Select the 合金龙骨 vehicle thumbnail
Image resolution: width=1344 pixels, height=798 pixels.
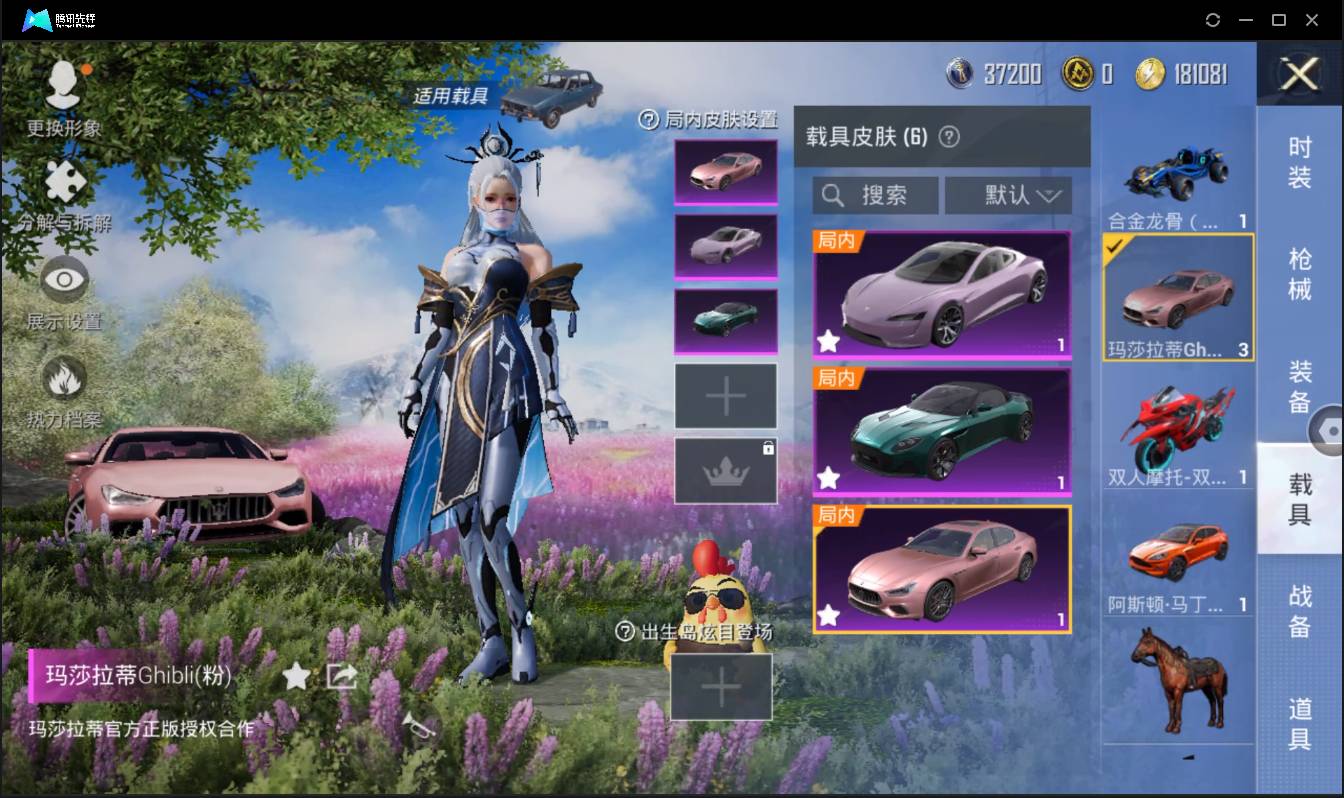(1178, 175)
